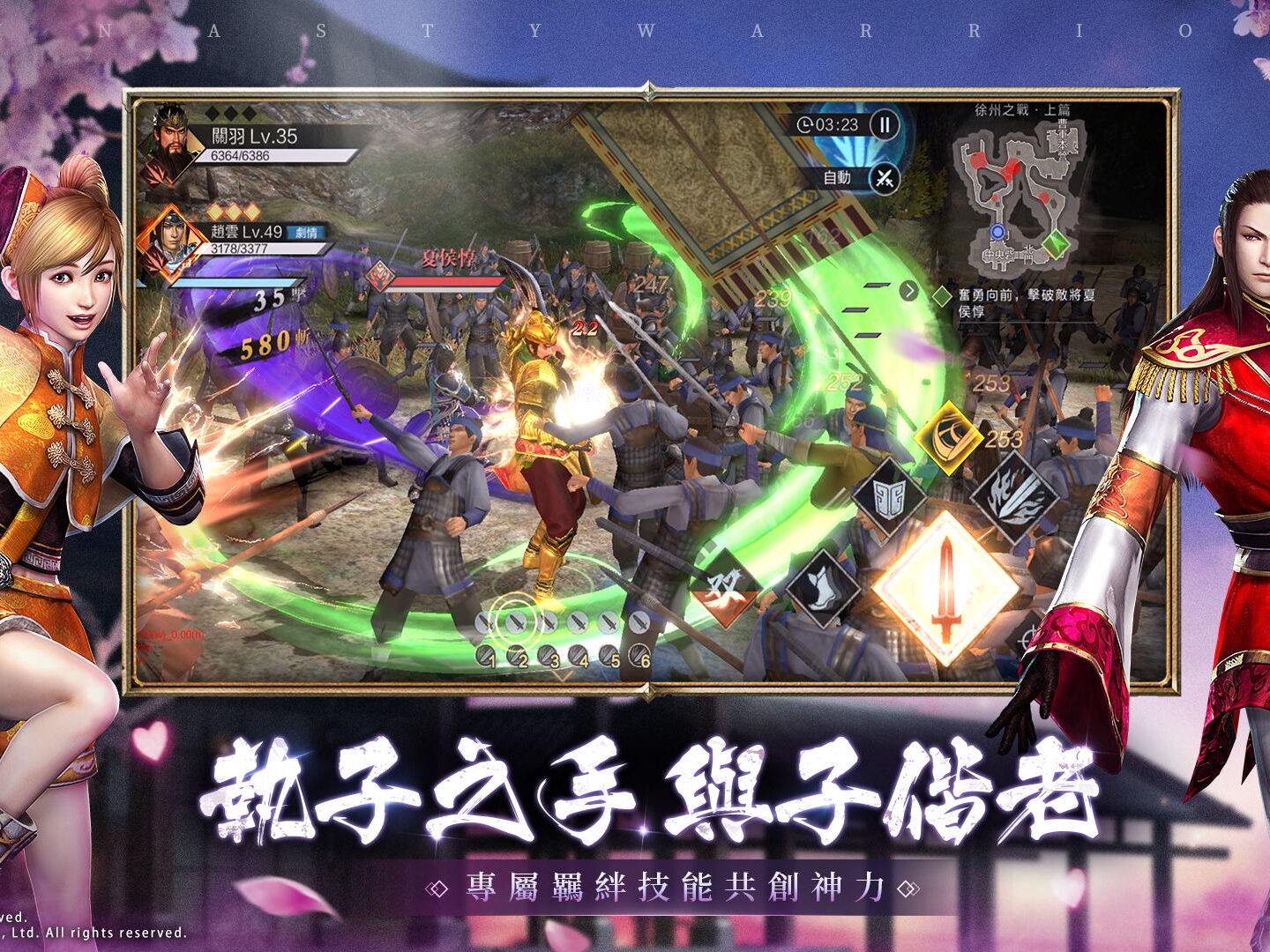Tap weapon slot number 6

[637, 657]
